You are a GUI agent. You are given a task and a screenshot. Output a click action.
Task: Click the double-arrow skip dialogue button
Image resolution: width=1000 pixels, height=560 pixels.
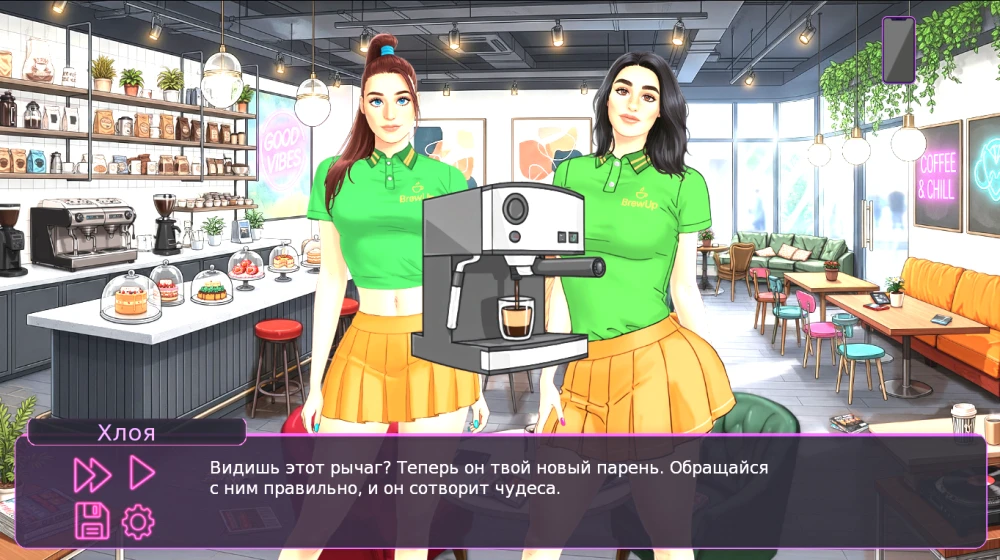pos(91,474)
